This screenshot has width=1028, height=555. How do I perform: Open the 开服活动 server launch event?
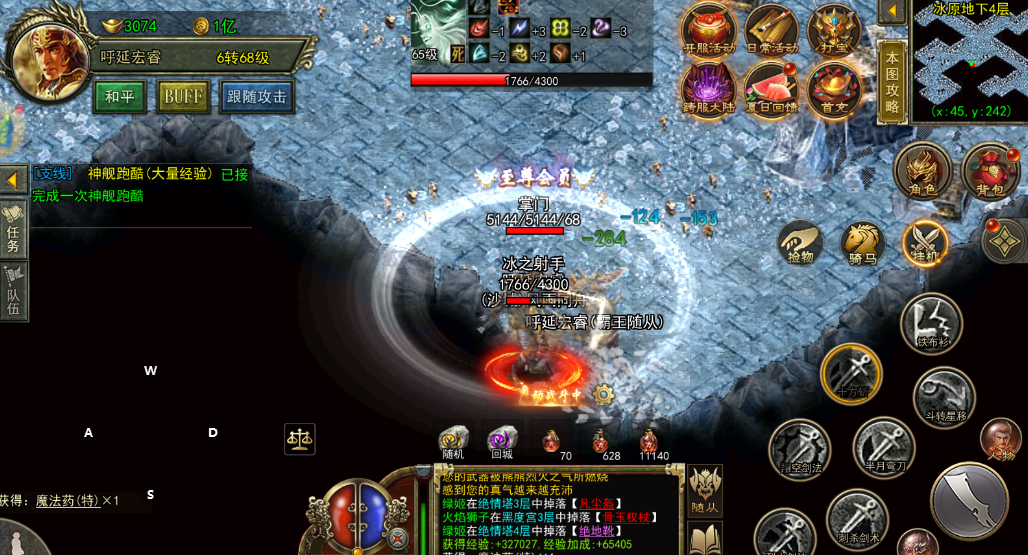pos(708,28)
